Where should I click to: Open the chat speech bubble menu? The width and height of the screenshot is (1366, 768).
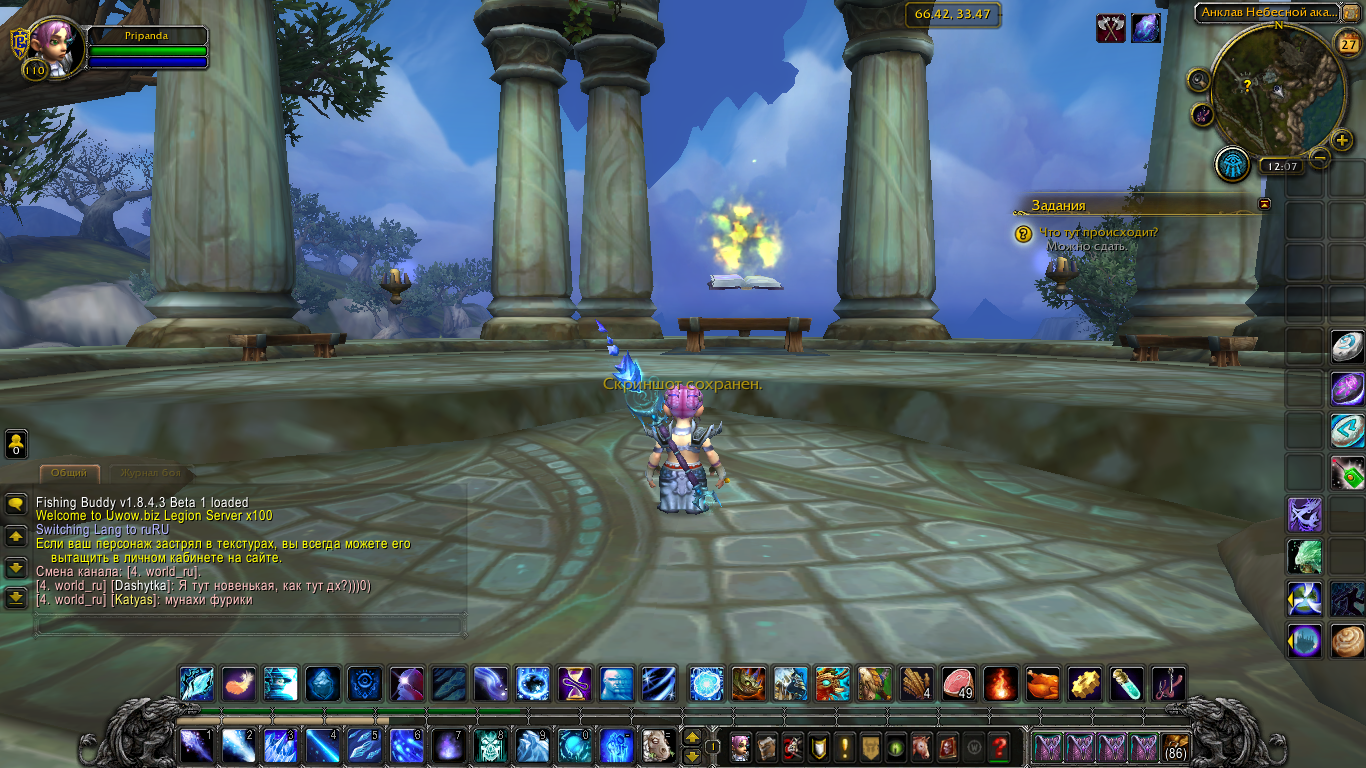[16, 504]
